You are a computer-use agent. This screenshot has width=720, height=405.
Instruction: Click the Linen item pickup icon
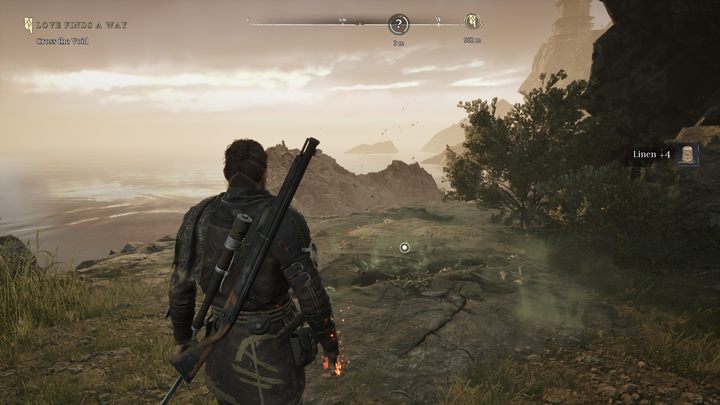(x=688, y=155)
